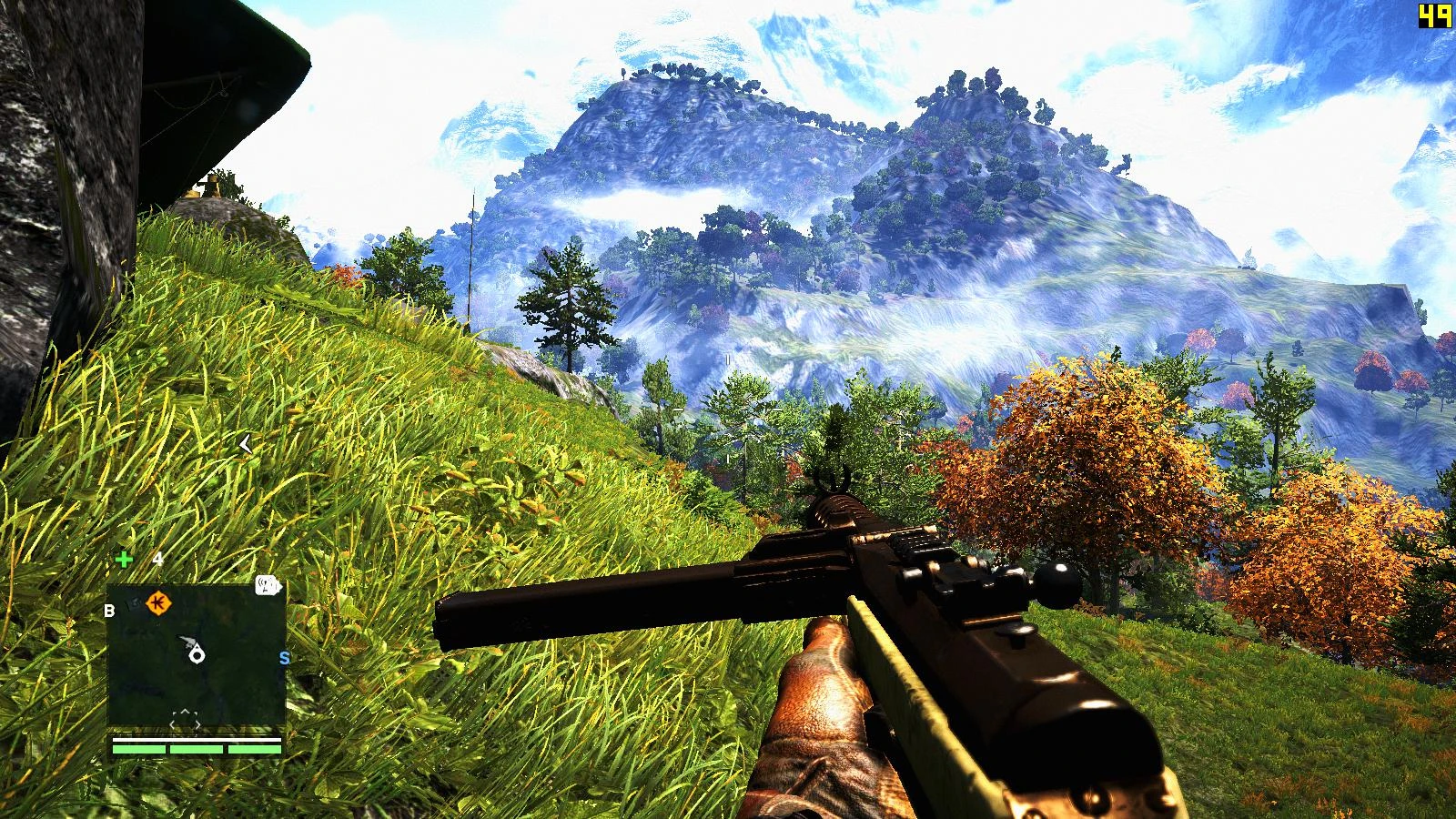1456x819 pixels.
Task: Select the green medkit cross icon
Action: (x=126, y=558)
